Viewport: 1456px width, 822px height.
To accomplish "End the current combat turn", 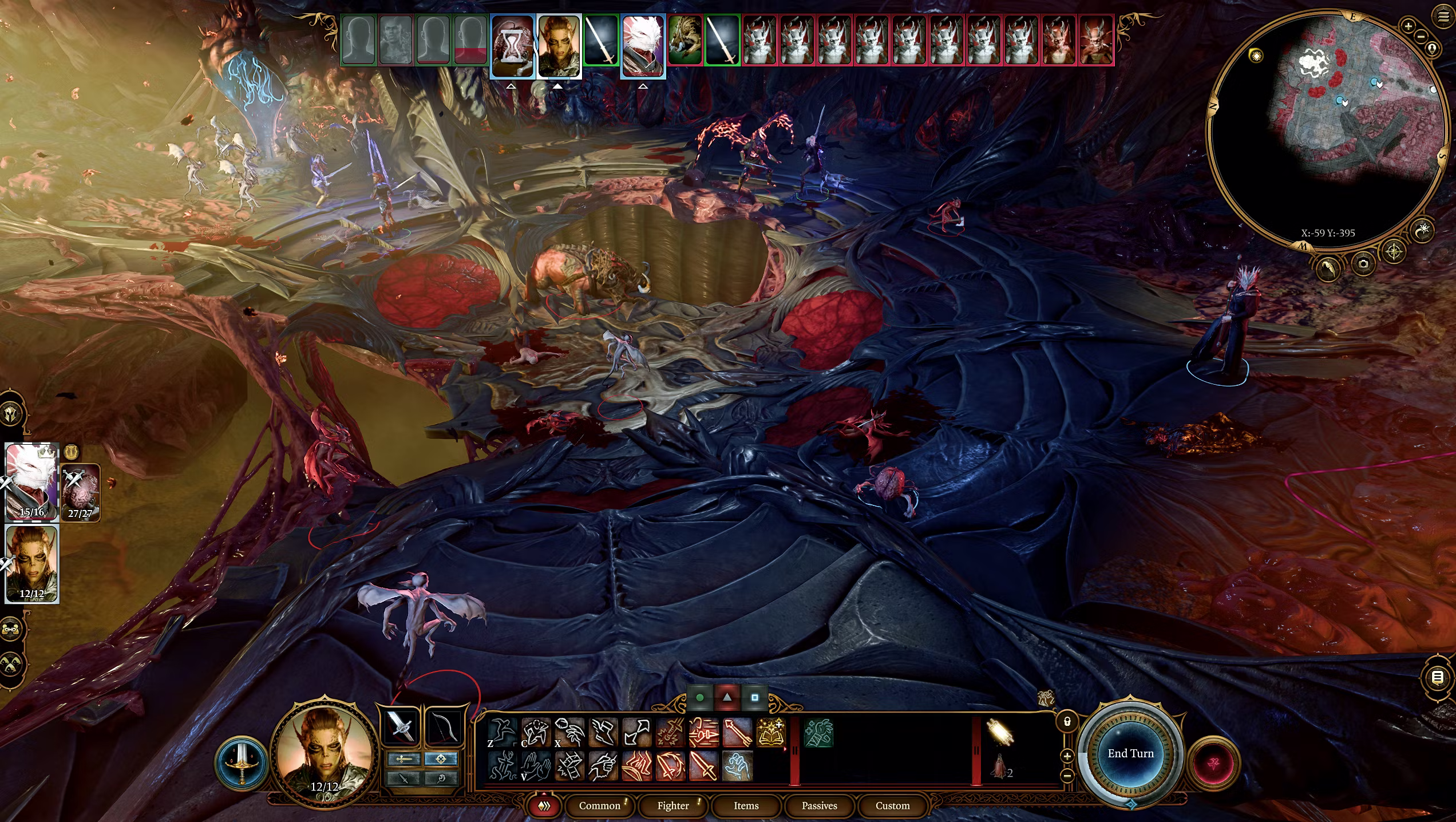I will pos(1130,753).
